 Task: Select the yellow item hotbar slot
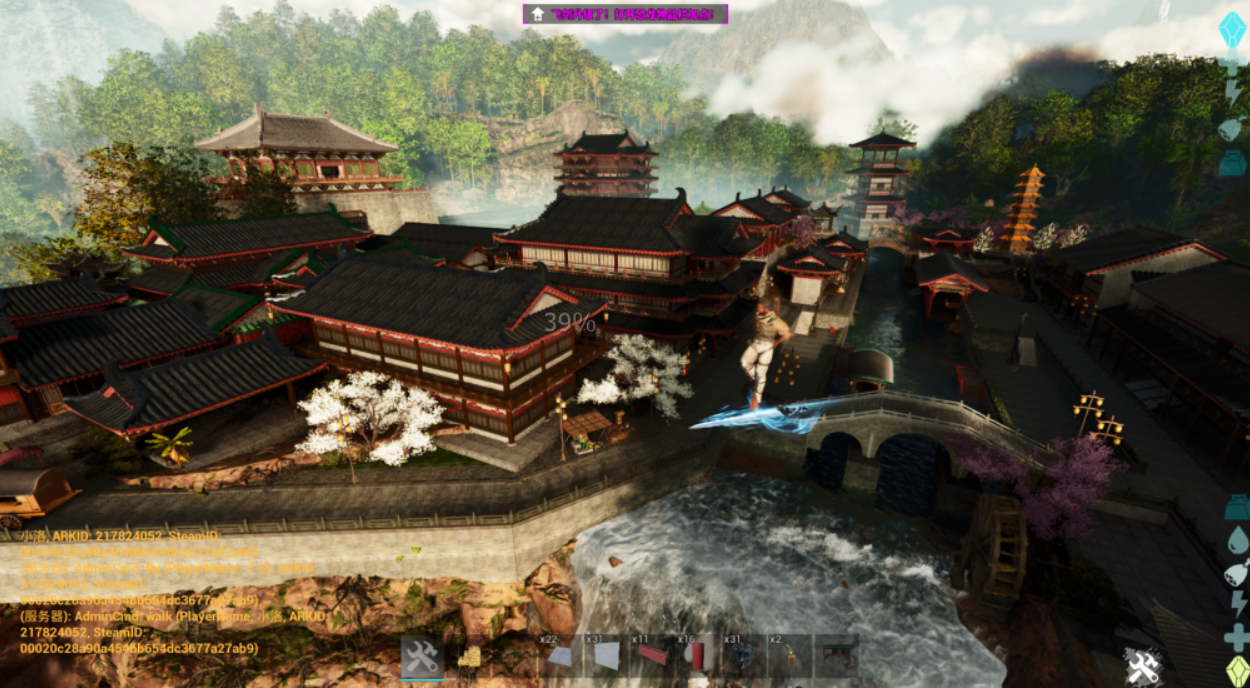coord(468,657)
